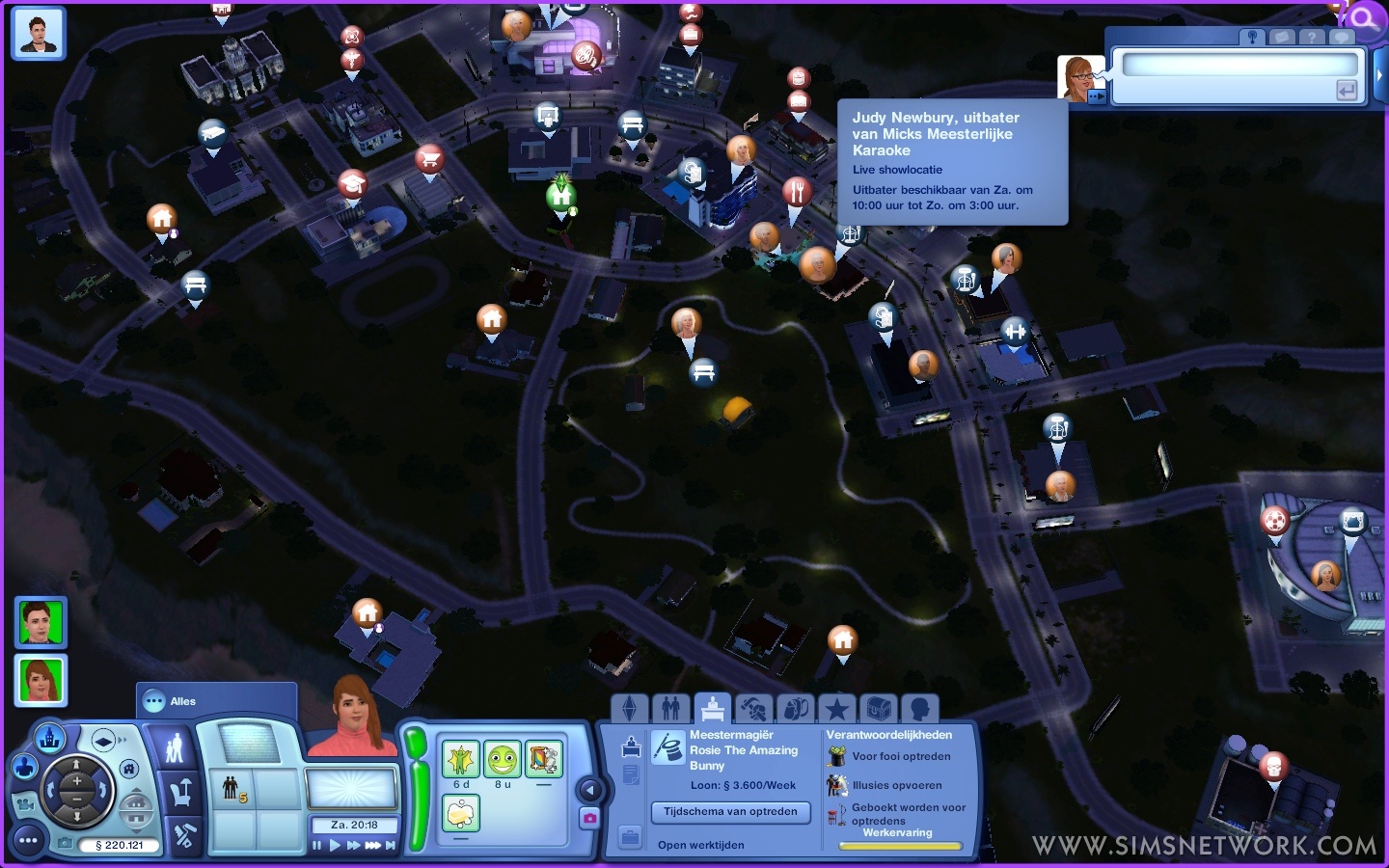Click the magnifying glass search icon
1389x868 pixels.
tap(1365, 18)
